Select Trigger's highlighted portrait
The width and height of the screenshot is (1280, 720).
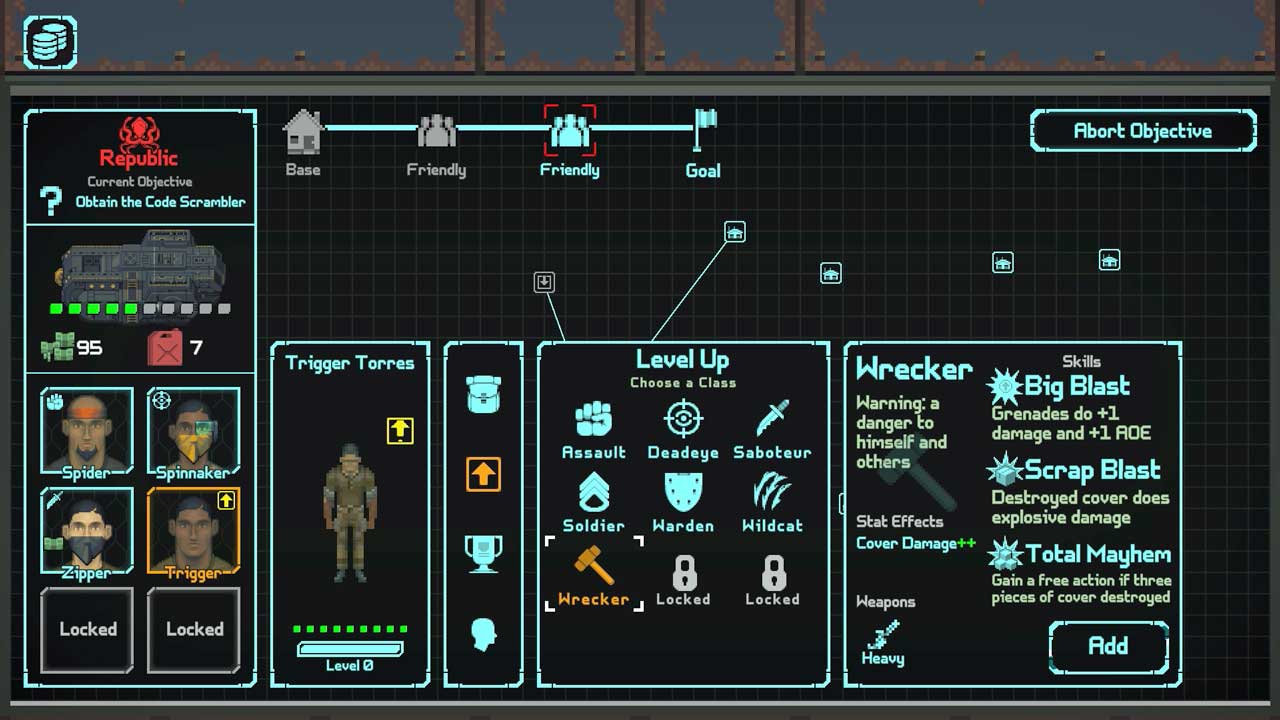click(193, 528)
